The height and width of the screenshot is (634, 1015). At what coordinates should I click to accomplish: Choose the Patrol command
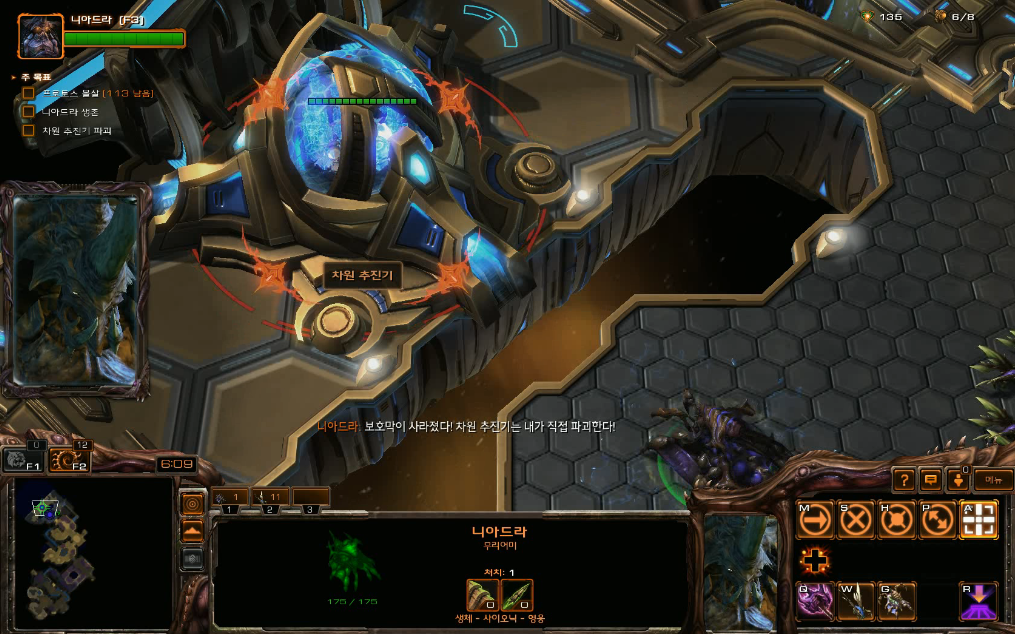pyautogui.click(x=938, y=520)
